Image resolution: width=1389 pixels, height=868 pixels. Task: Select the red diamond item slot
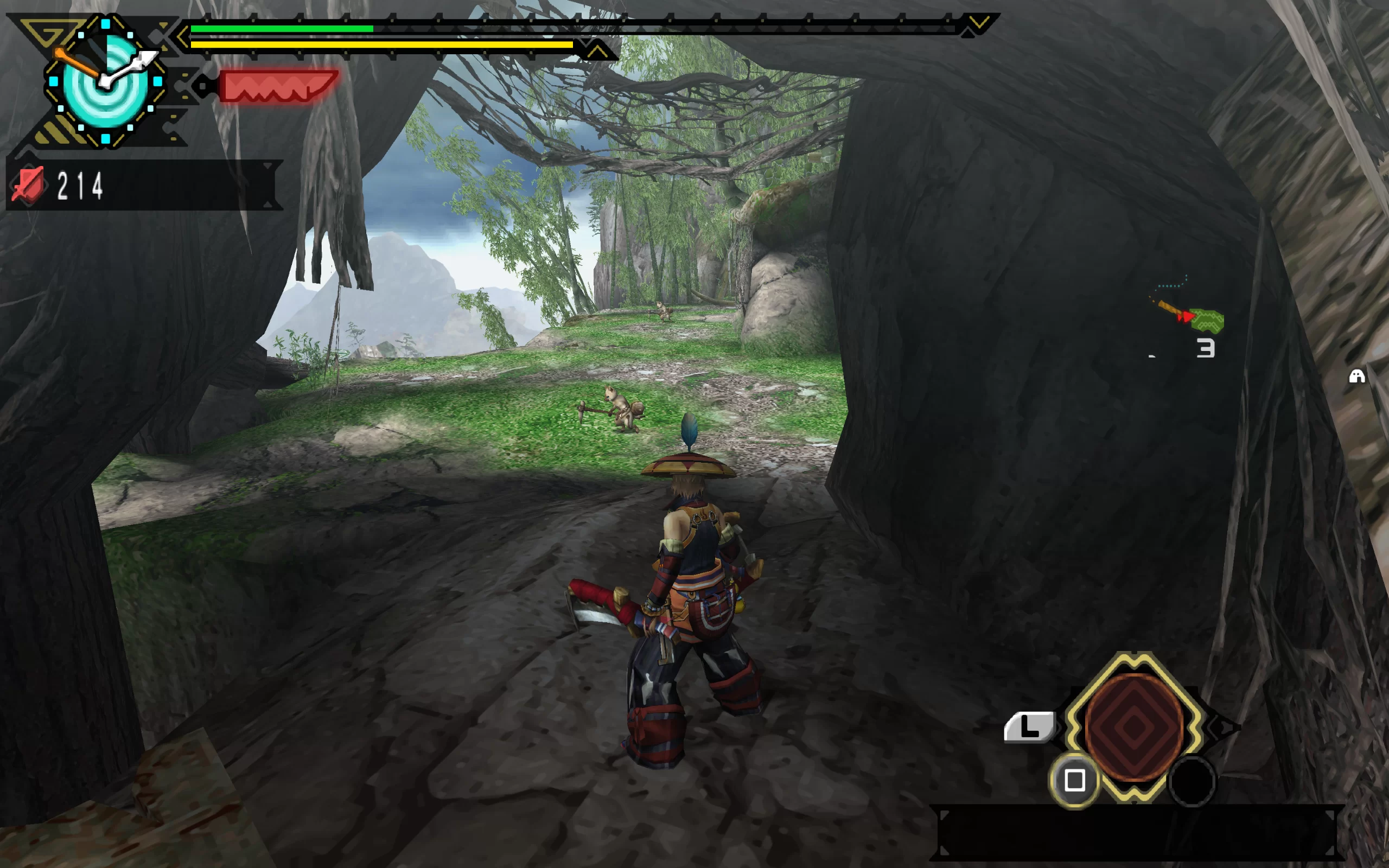pyautogui.click(x=1133, y=727)
